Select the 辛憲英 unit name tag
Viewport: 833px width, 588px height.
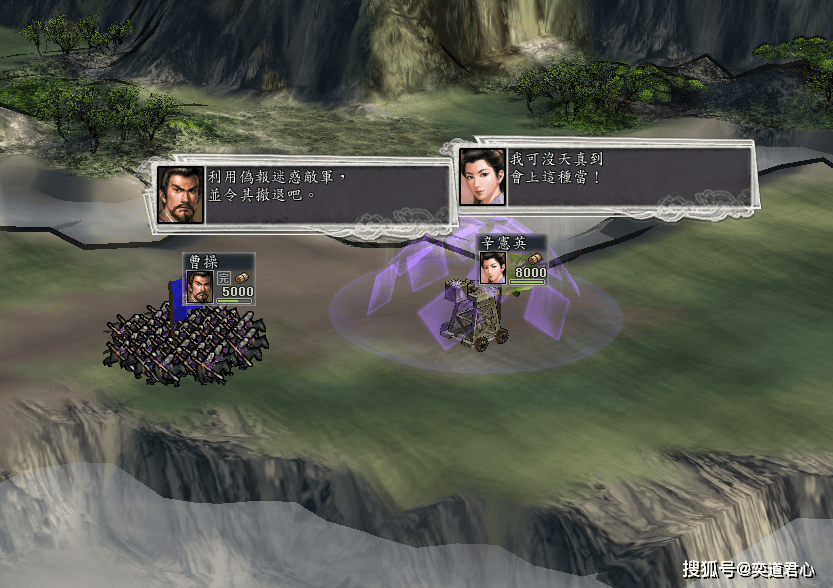tap(503, 244)
